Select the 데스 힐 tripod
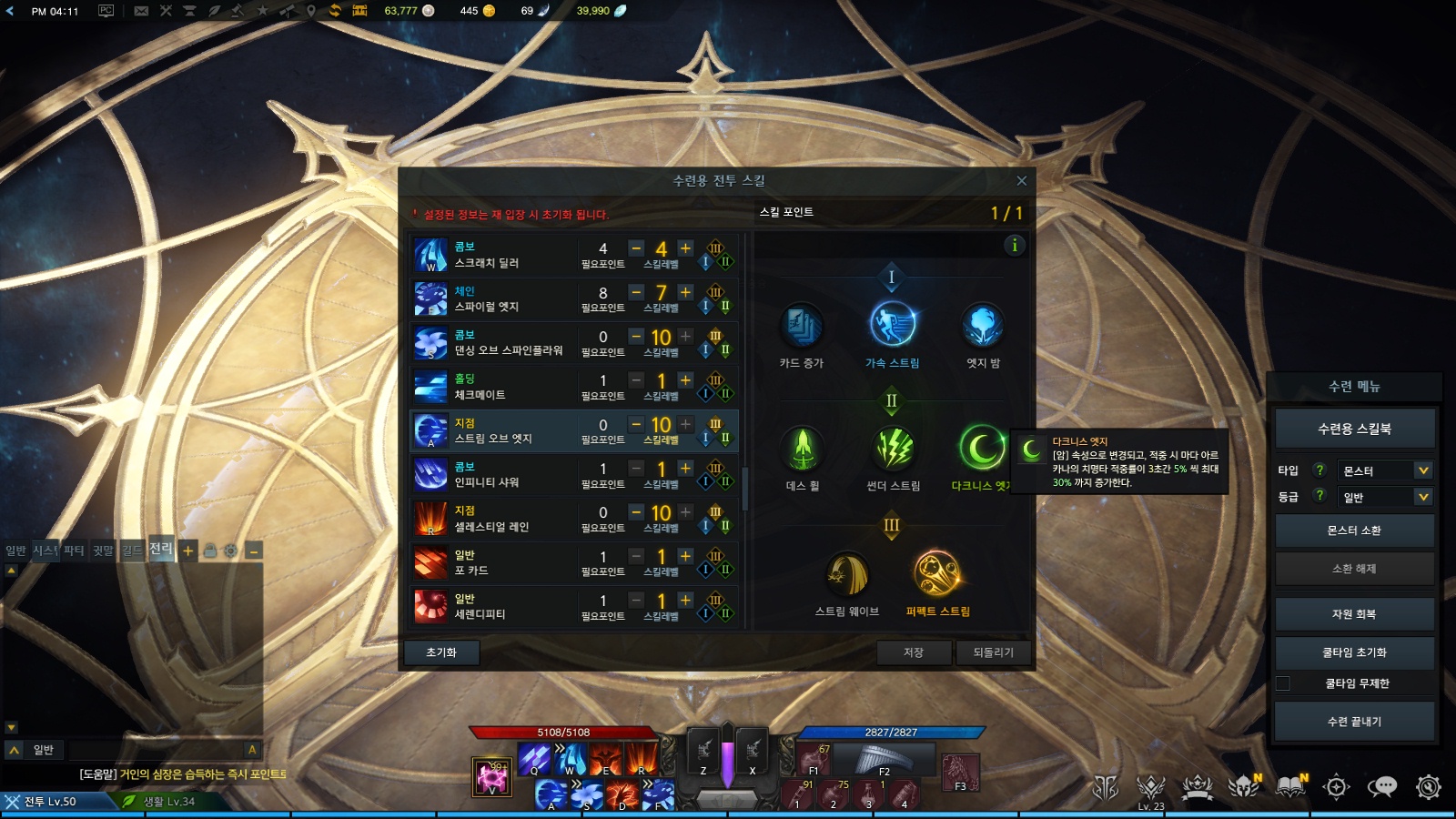The width and height of the screenshot is (1456, 819). pos(802,448)
